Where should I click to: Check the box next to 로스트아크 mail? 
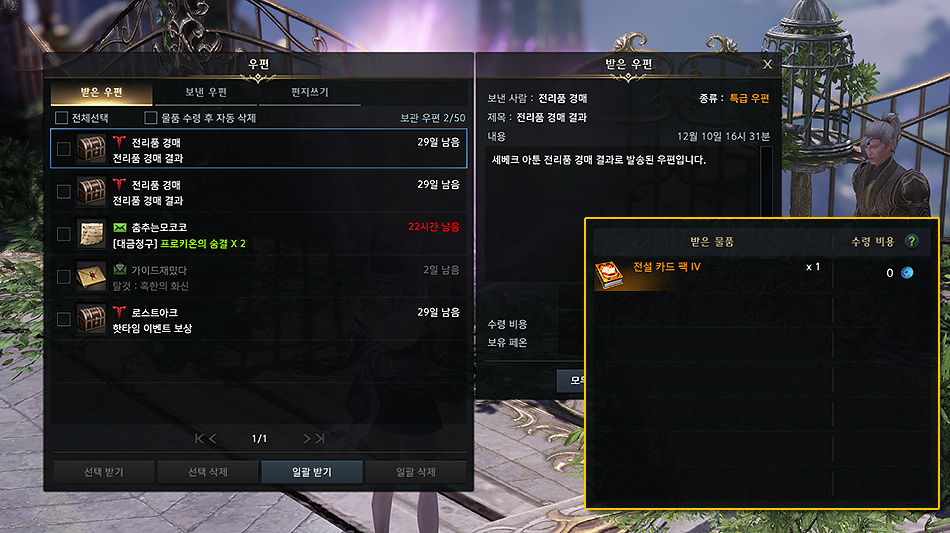point(64,320)
